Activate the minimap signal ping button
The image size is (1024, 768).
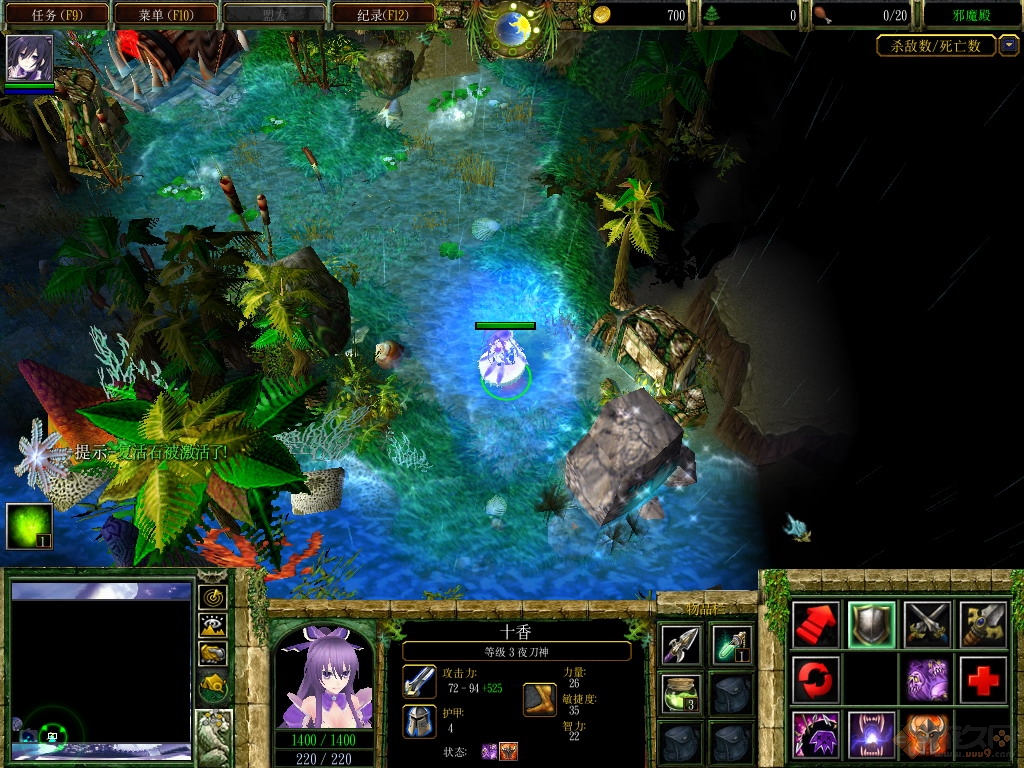pyautogui.click(x=213, y=597)
